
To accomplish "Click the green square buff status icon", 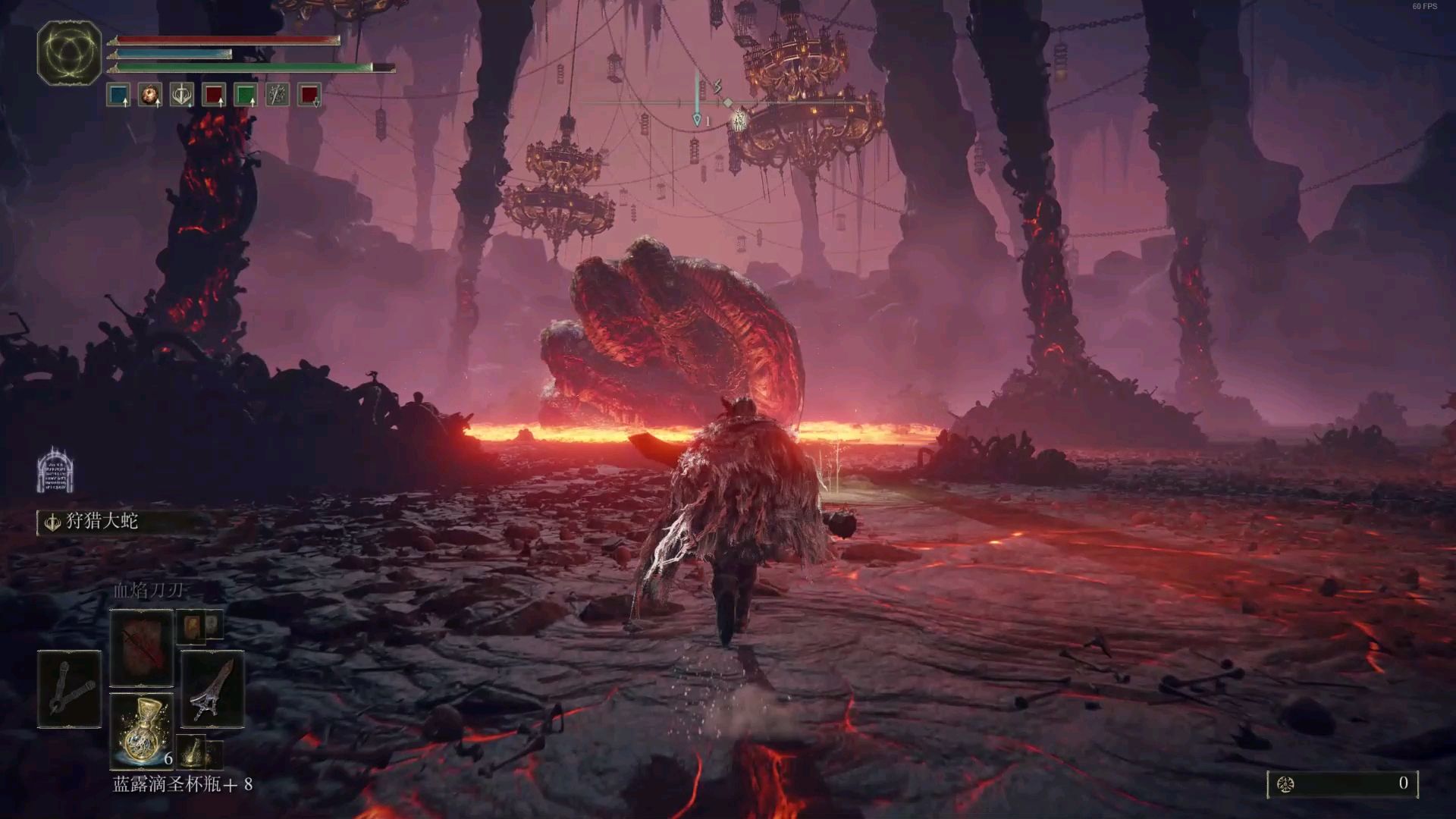I will click(246, 96).
